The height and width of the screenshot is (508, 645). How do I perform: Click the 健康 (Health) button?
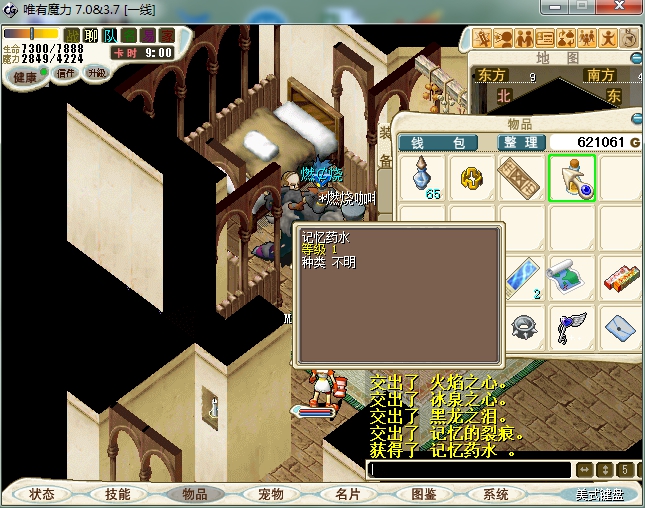(25, 76)
